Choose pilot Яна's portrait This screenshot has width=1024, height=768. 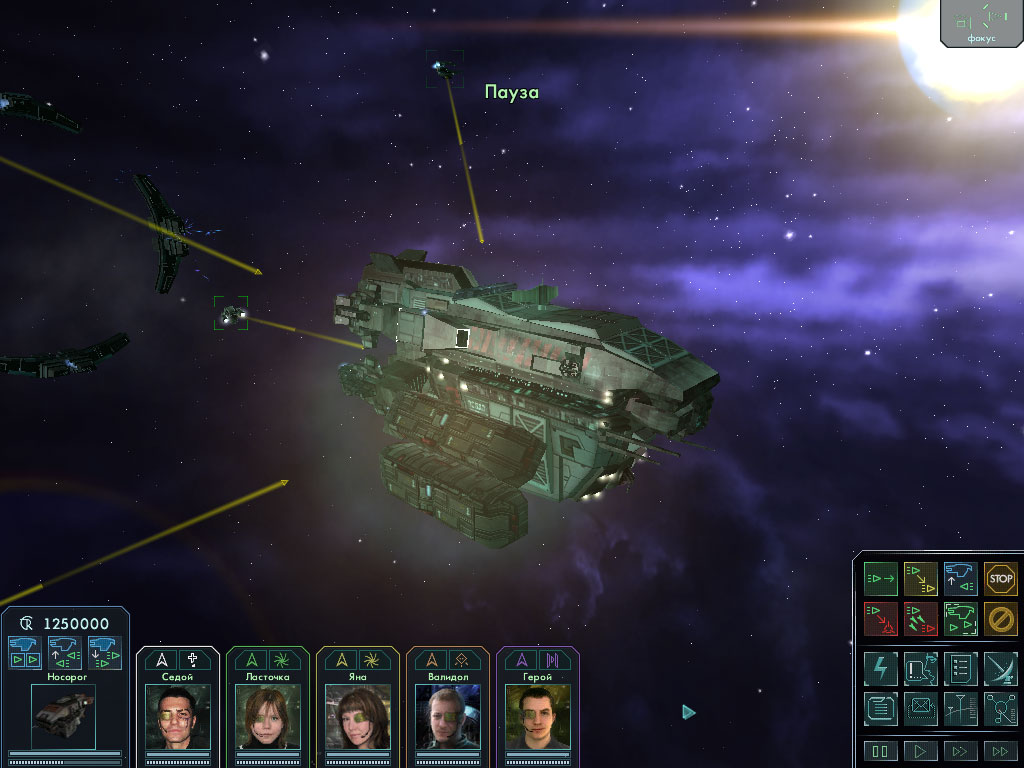(x=358, y=716)
